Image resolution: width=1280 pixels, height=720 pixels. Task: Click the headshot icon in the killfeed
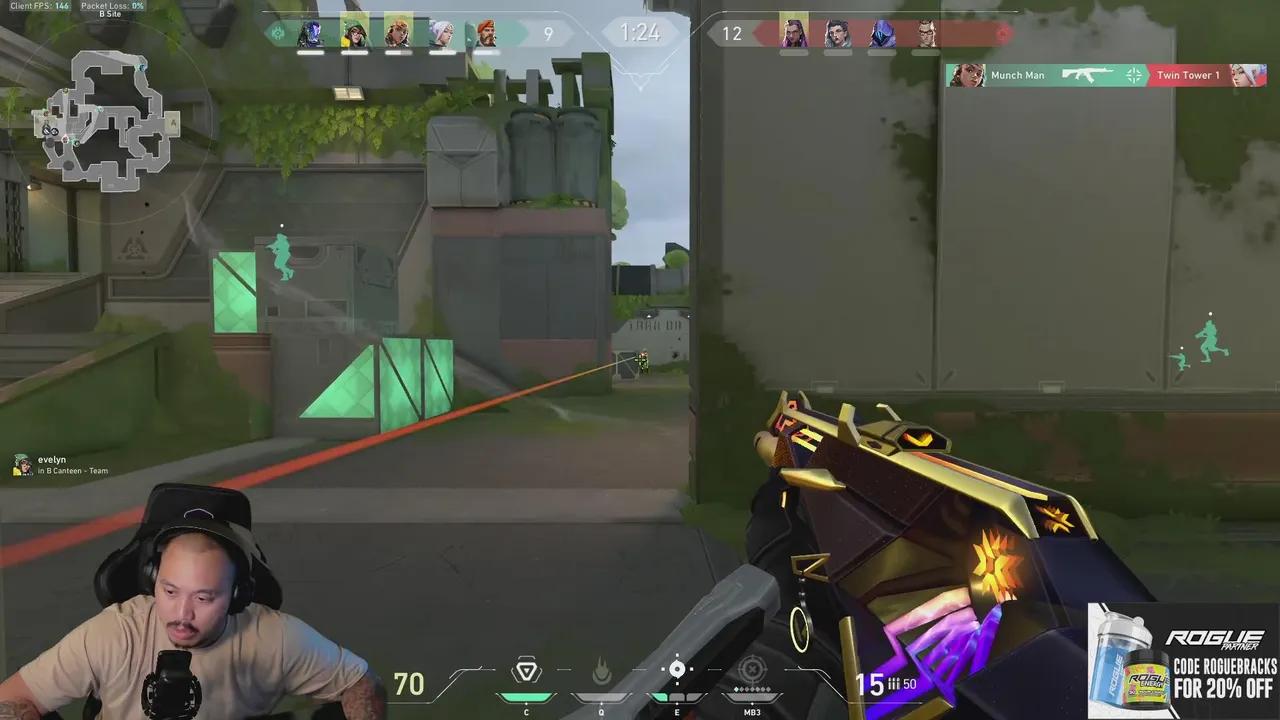[x=1133, y=75]
